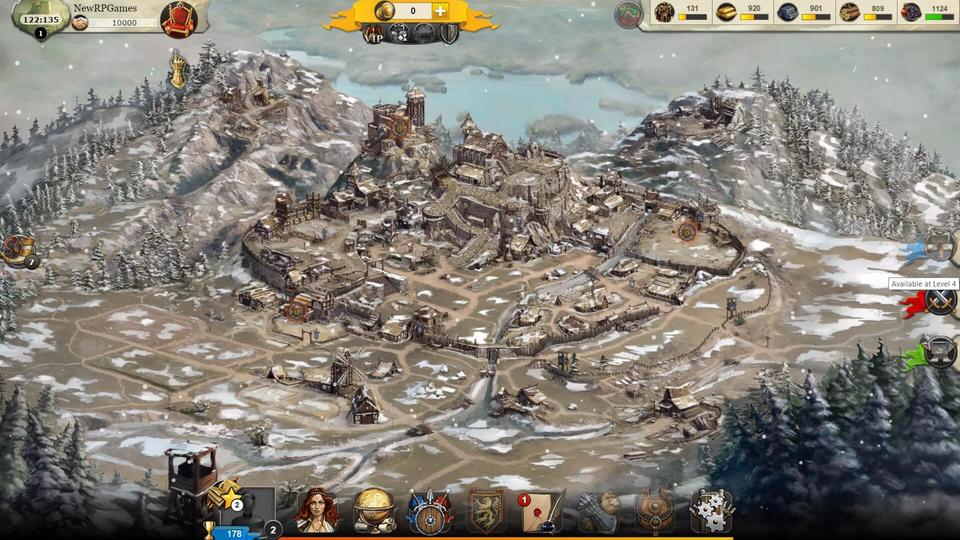960x540 pixels.
Task: Click the round green emblem by resources
Action: pos(628,14)
